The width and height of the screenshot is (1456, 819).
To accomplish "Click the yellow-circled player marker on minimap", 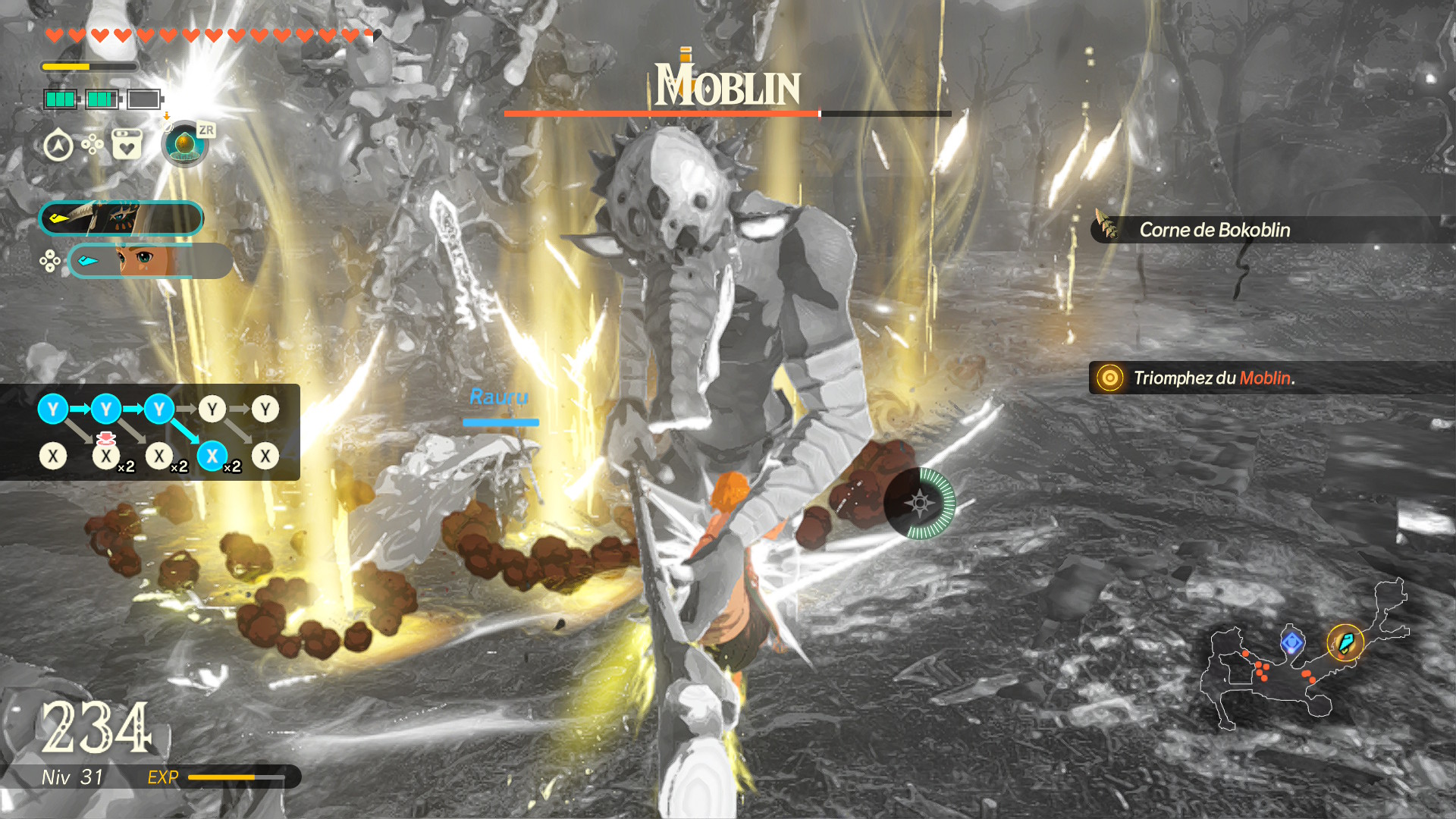I will click(x=1345, y=643).
